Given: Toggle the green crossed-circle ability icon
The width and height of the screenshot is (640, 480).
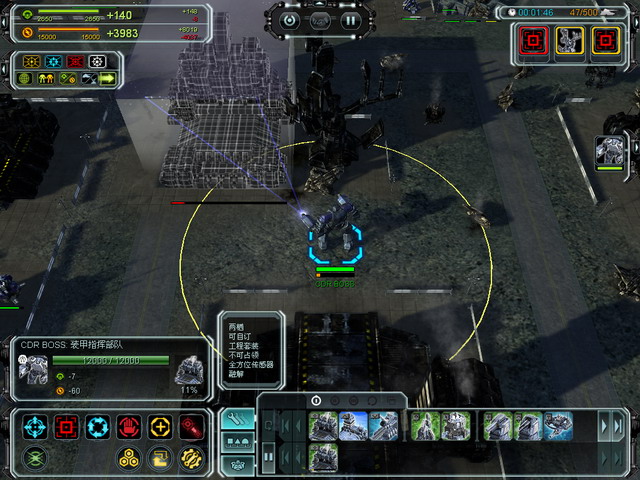Looking at the screenshot, I should tap(36, 459).
